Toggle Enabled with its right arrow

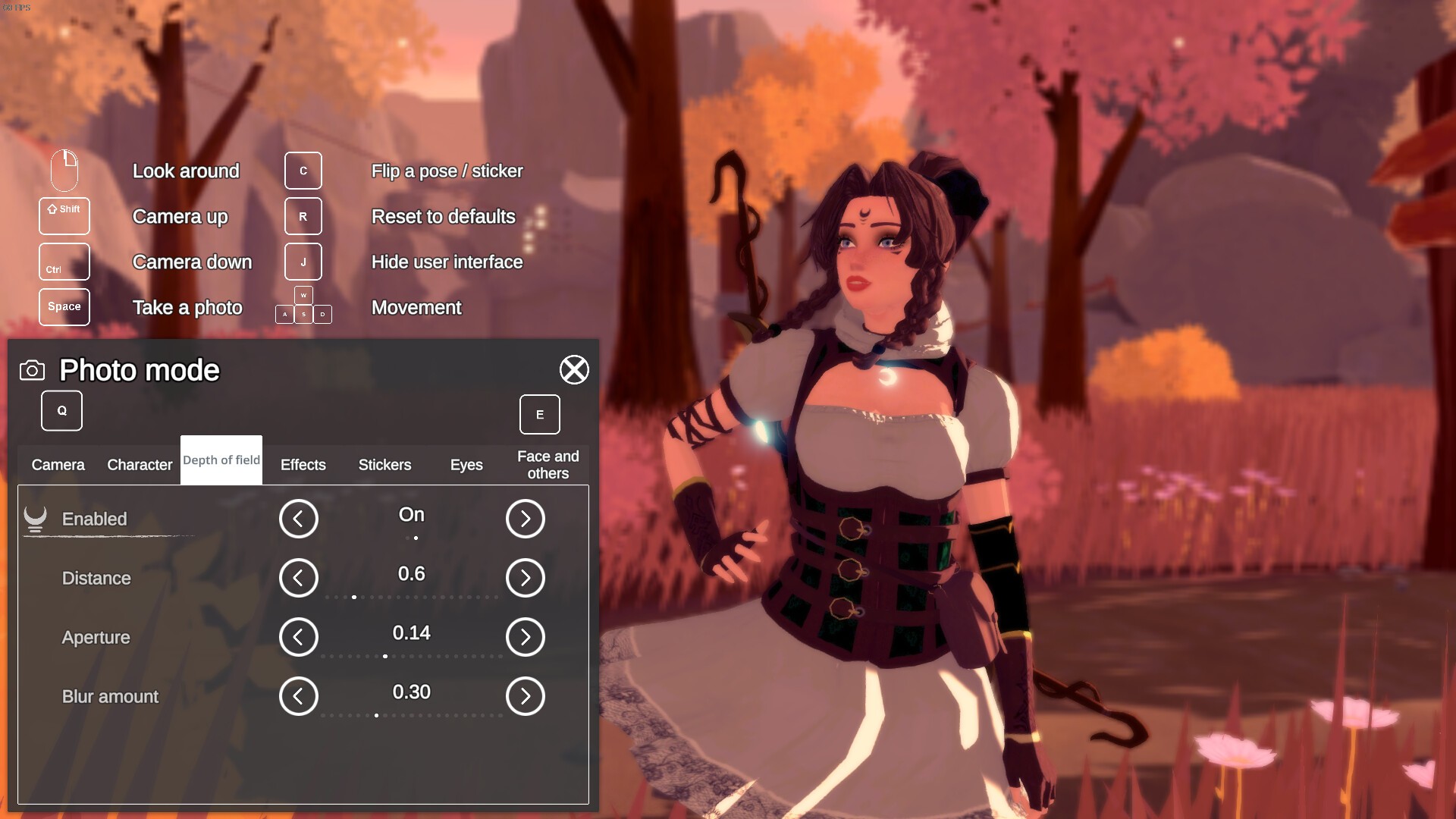tap(526, 519)
